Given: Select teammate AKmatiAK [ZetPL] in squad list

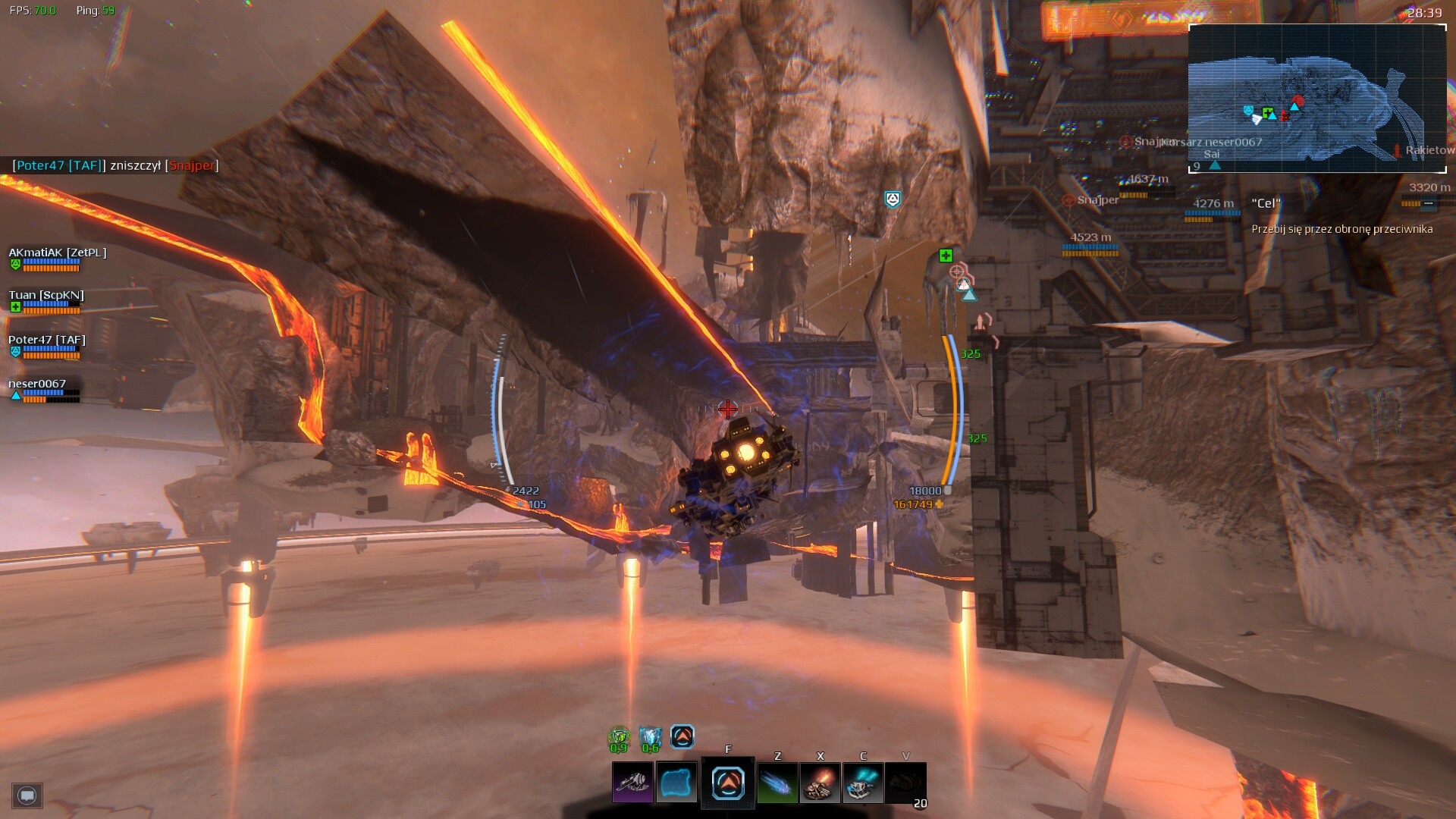Looking at the screenshot, I should (58, 253).
